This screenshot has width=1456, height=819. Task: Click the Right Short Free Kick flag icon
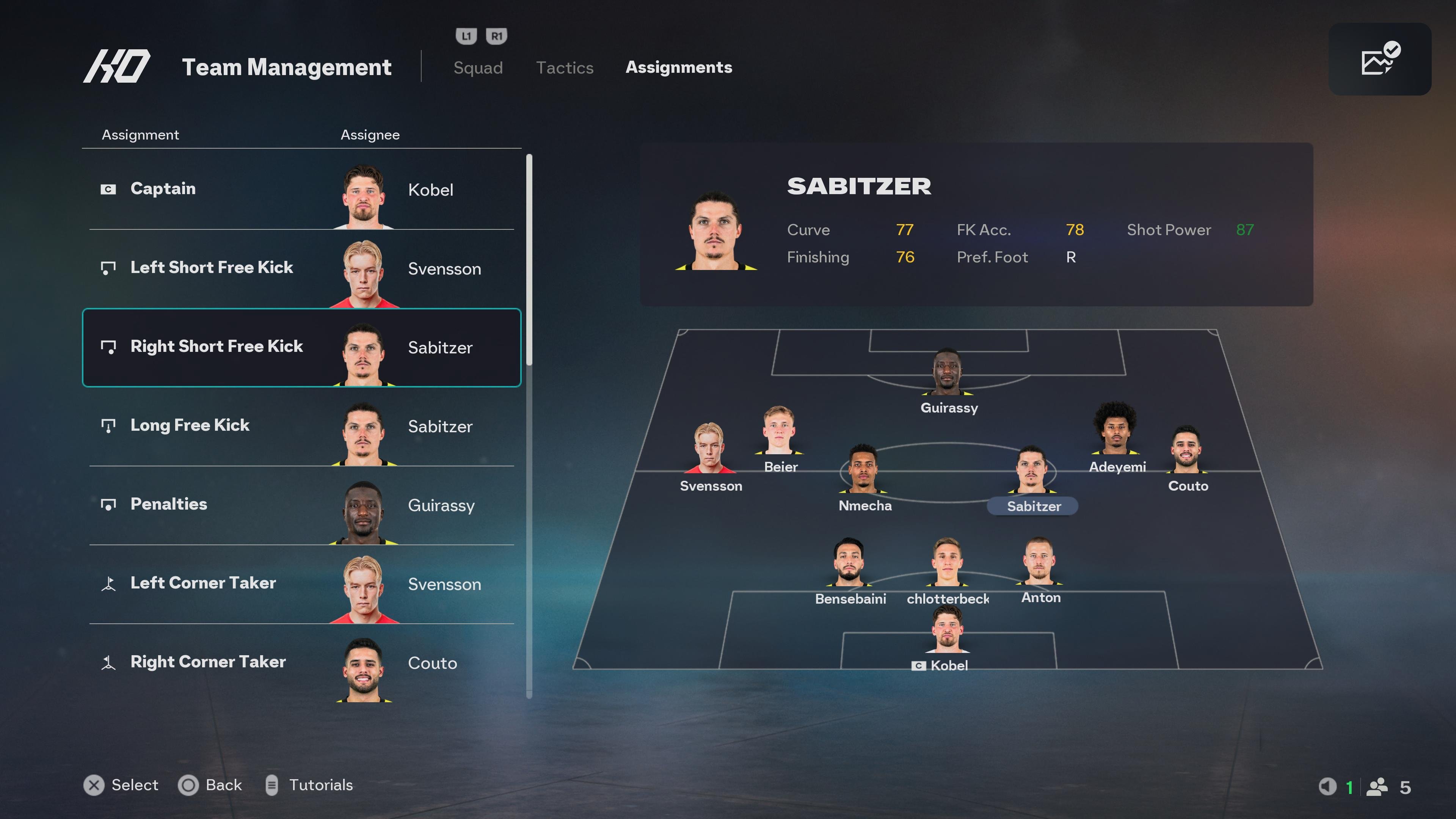pyautogui.click(x=108, y=347)
